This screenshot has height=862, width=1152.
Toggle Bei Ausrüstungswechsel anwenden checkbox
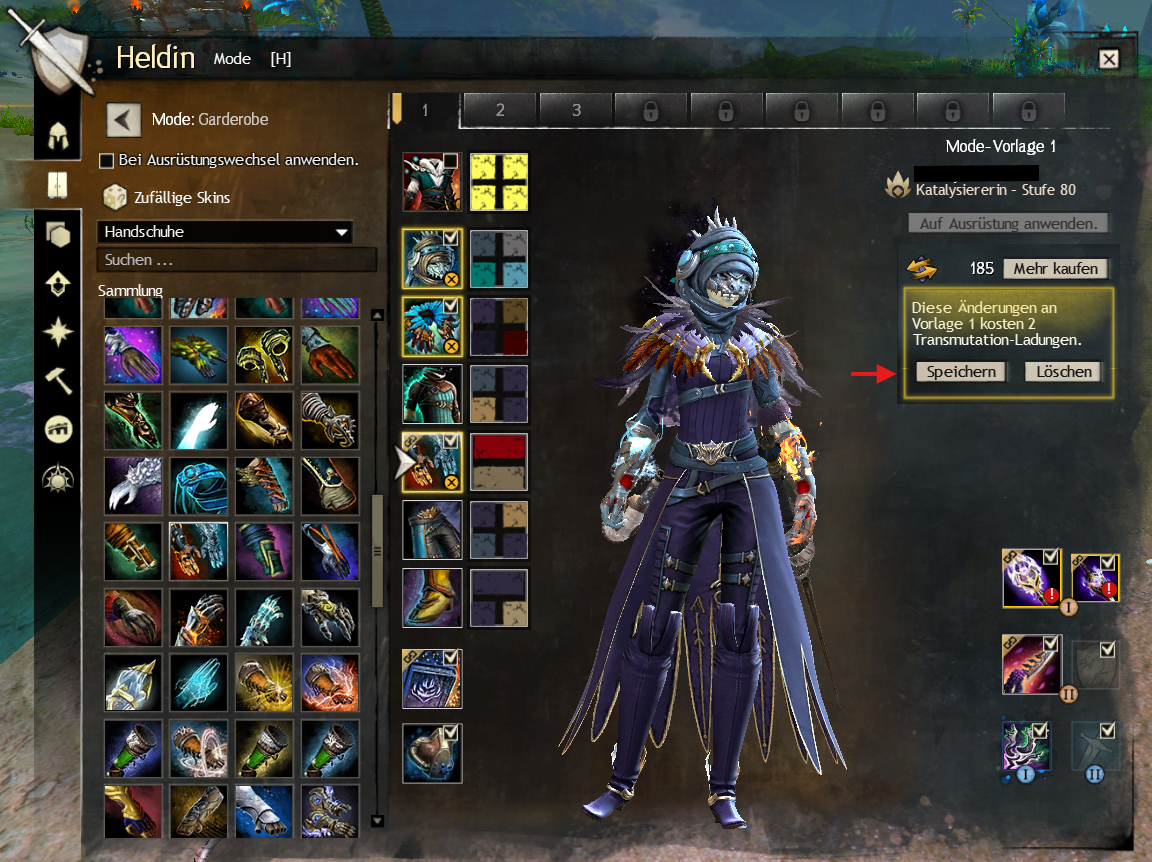[106, 161]
